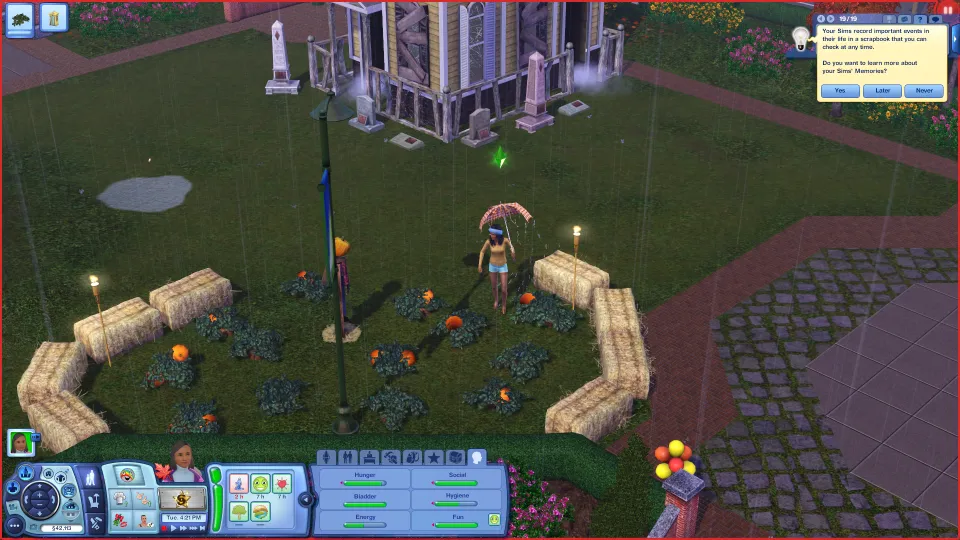The image size is (960, 540).
Task: Select the active Sim portrait thumbnail
Action: (x=20, y=442)
